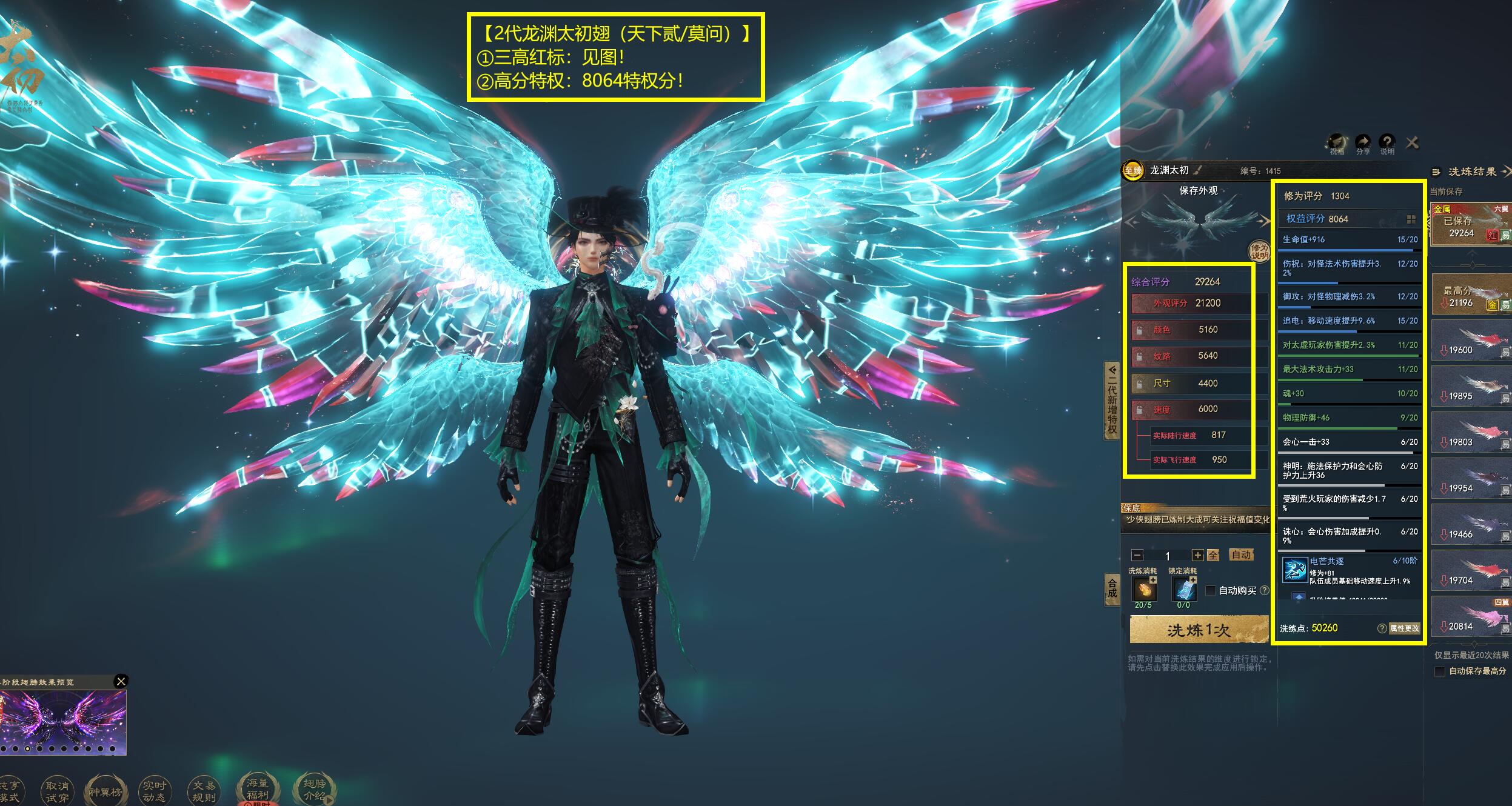Click the 洗炼1次 refine button
1512x806 pixels.
pos(1199,630)
